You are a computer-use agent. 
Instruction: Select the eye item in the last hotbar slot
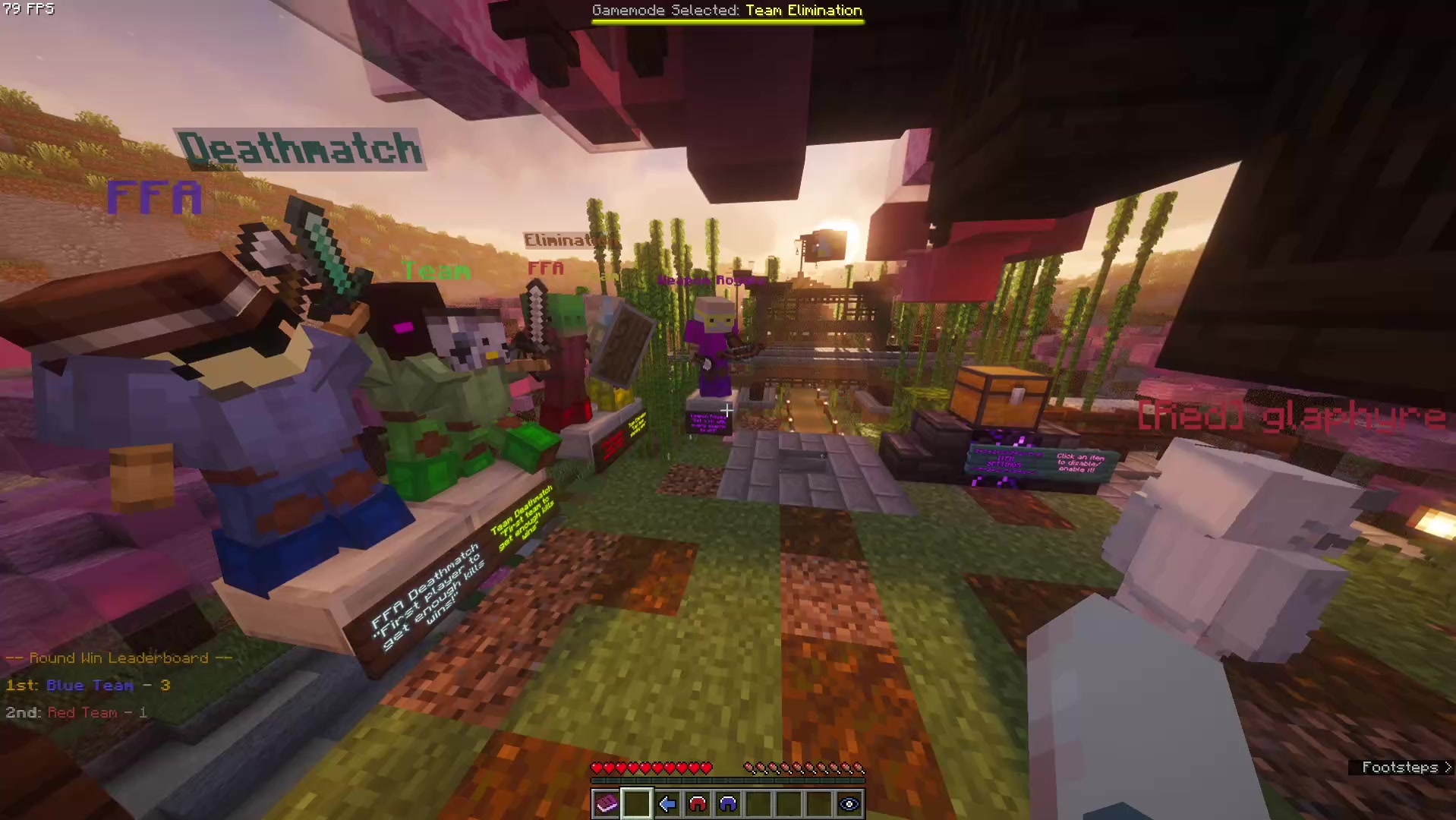[x=848, y=804]
